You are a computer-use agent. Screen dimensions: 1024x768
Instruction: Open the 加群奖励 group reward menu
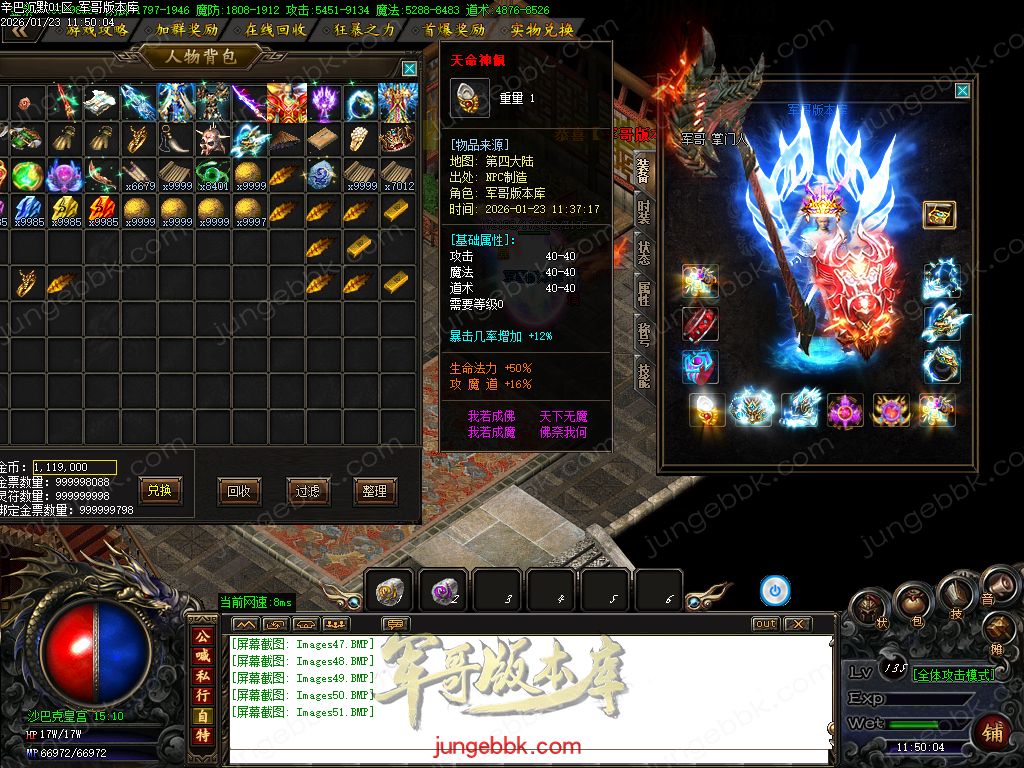[187, 30]
